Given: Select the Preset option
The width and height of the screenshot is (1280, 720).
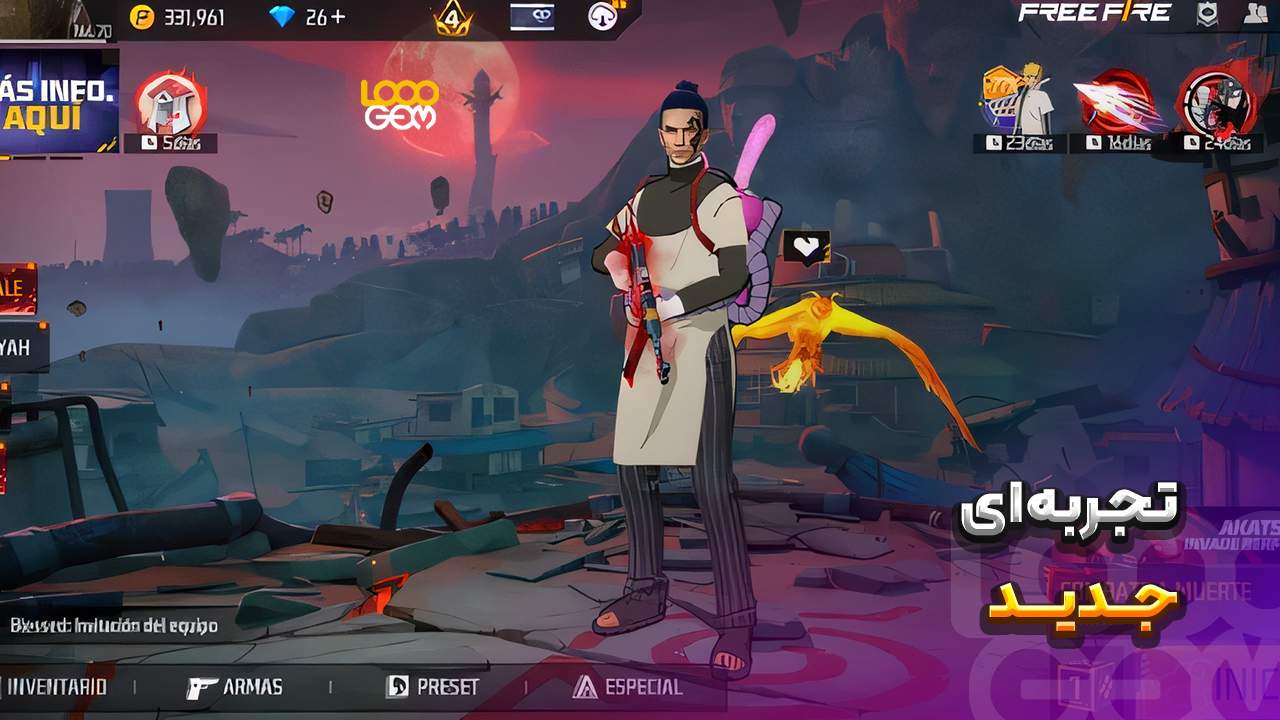Looking at the screenshot, I should click(433, 688).
